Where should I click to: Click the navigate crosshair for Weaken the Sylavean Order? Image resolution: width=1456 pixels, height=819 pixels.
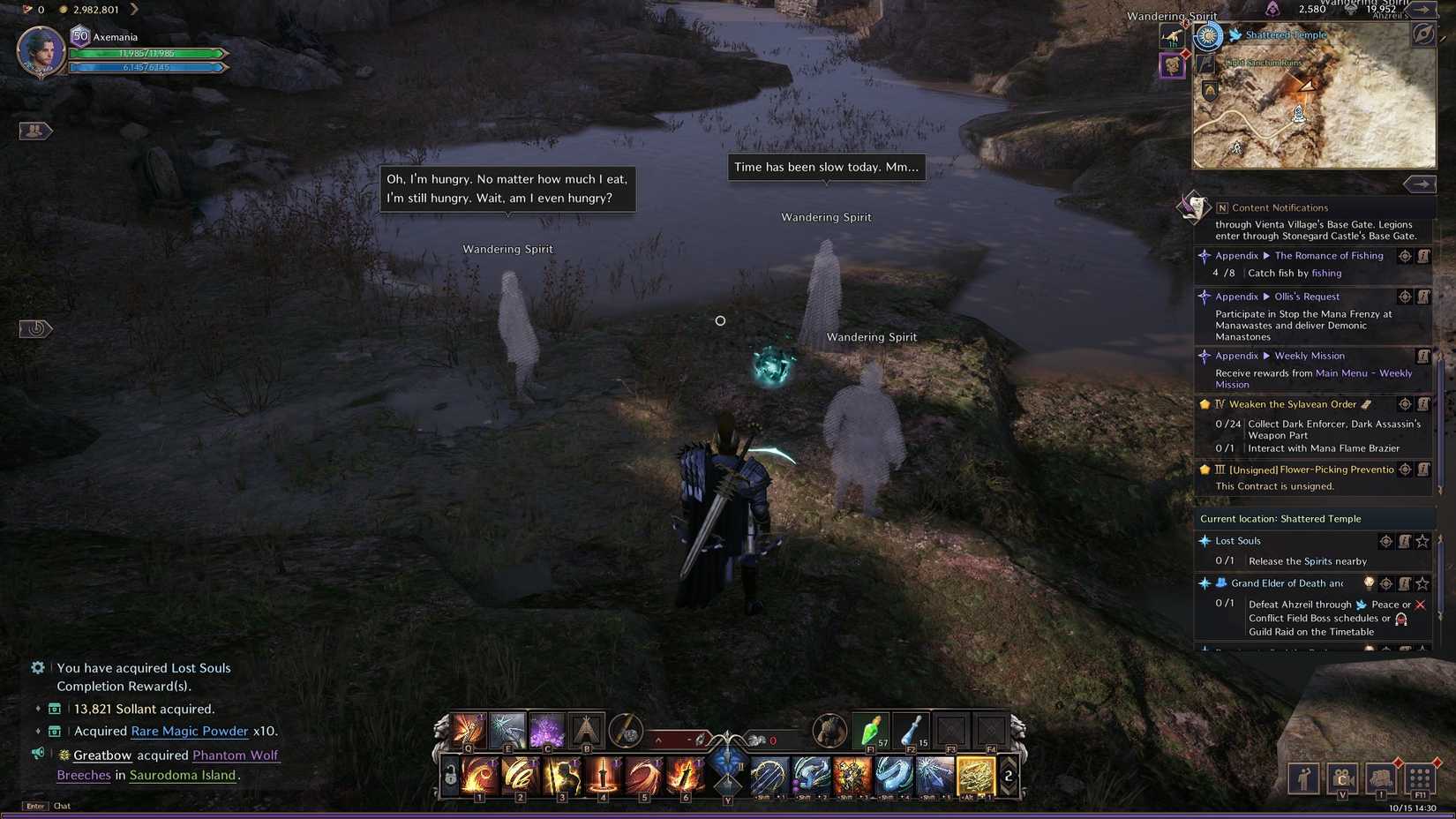1406,404
